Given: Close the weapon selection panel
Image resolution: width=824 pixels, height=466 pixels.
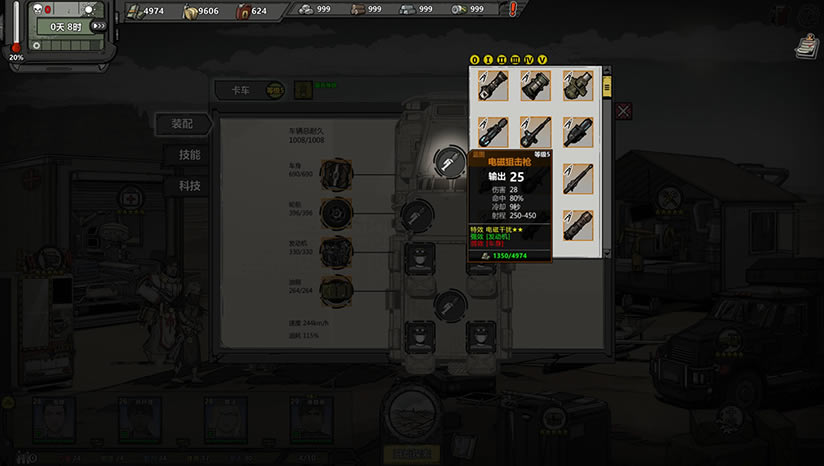Looking at the screenshot, I should (x=624, y=111).
